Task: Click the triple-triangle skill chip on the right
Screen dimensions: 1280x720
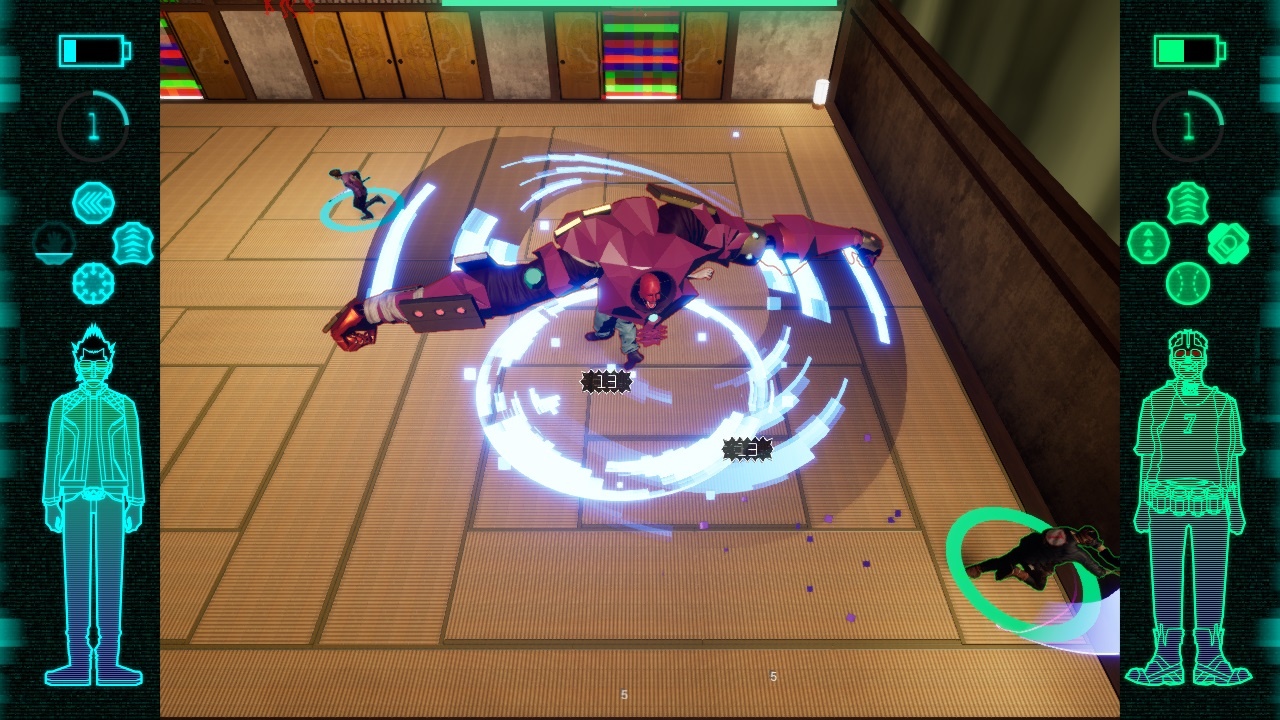Action: (1148, 243)
